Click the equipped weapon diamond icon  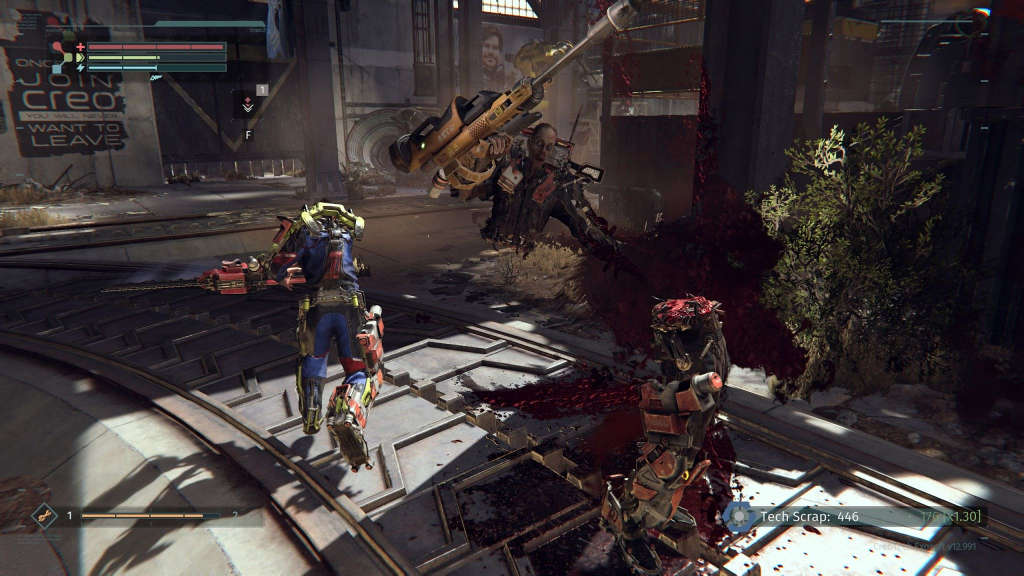pyautogui.click(x=44, y=515)
